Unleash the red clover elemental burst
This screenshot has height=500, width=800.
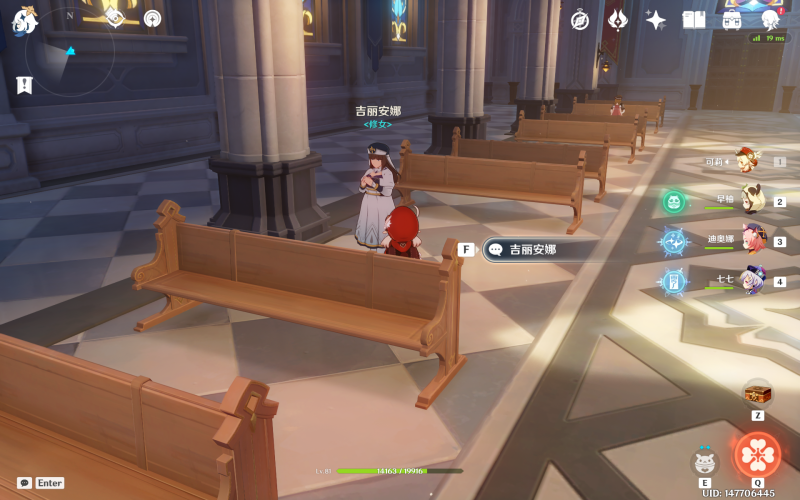coord(757,454)
